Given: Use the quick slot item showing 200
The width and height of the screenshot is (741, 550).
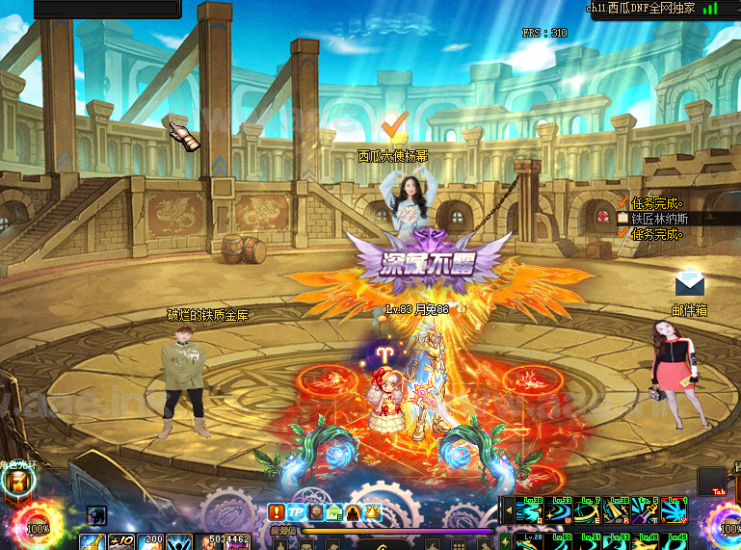Looking at the screenshot, I should pos(153,541).
